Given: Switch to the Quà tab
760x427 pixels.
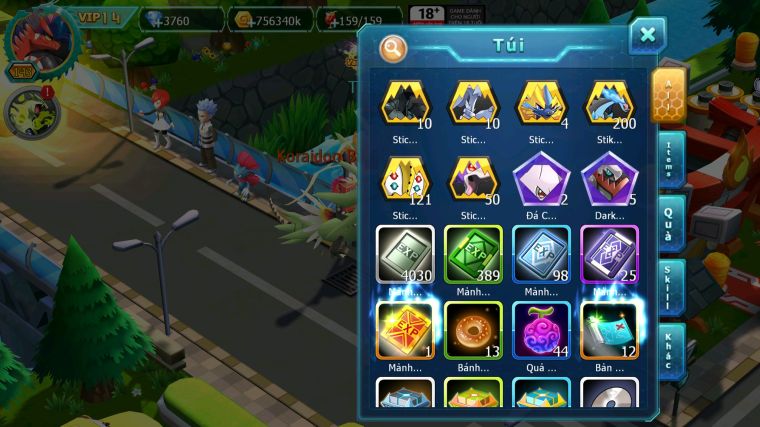Looking at the screenshot, I should (667, 222).
